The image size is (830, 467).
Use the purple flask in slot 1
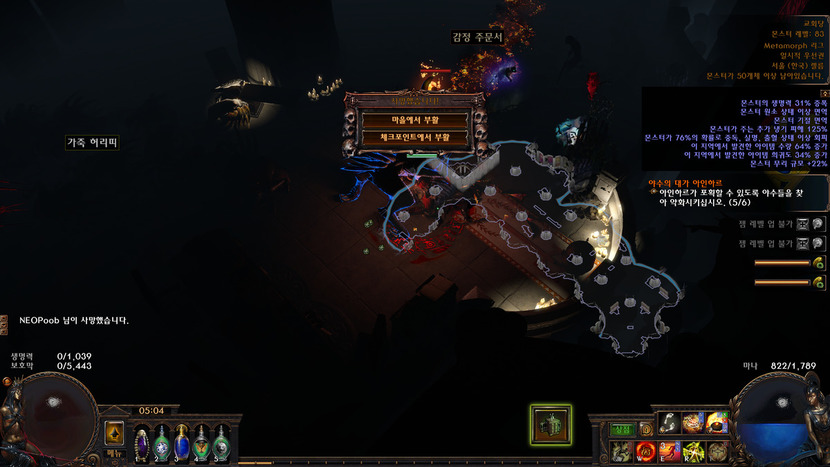tap(142, 440)
